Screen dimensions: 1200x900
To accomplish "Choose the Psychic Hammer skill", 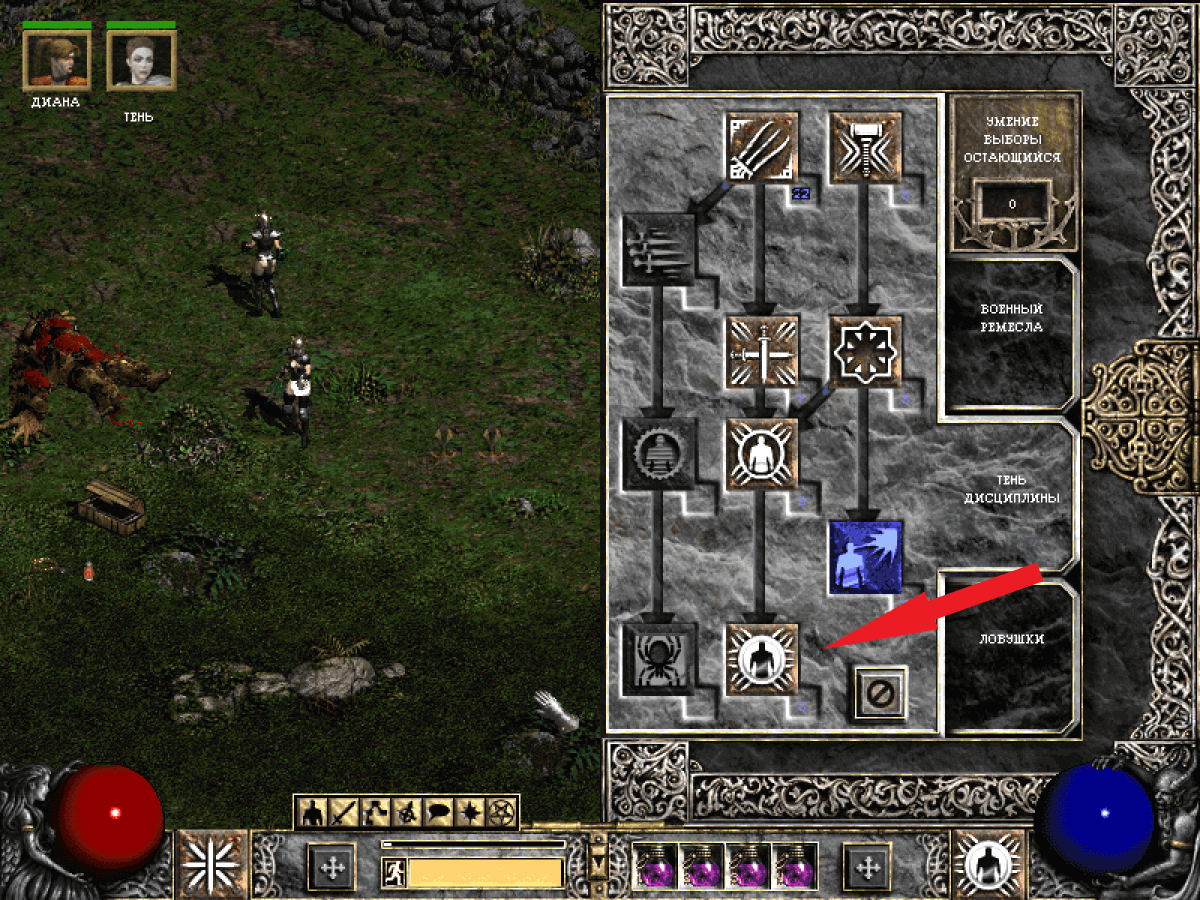I will point(866,148).
